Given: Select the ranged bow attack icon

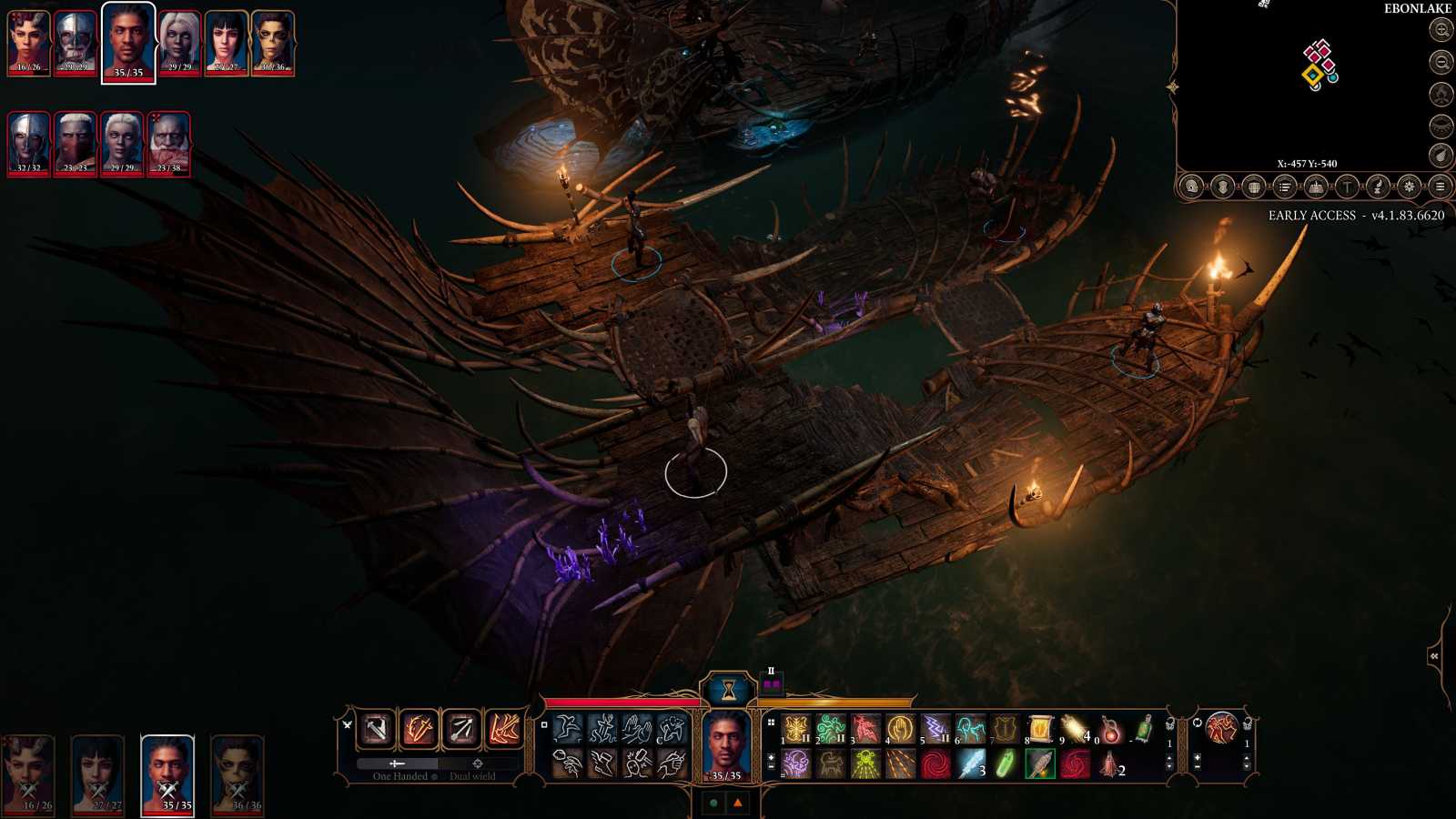Looking at the screenshot, I should (461, 729).
